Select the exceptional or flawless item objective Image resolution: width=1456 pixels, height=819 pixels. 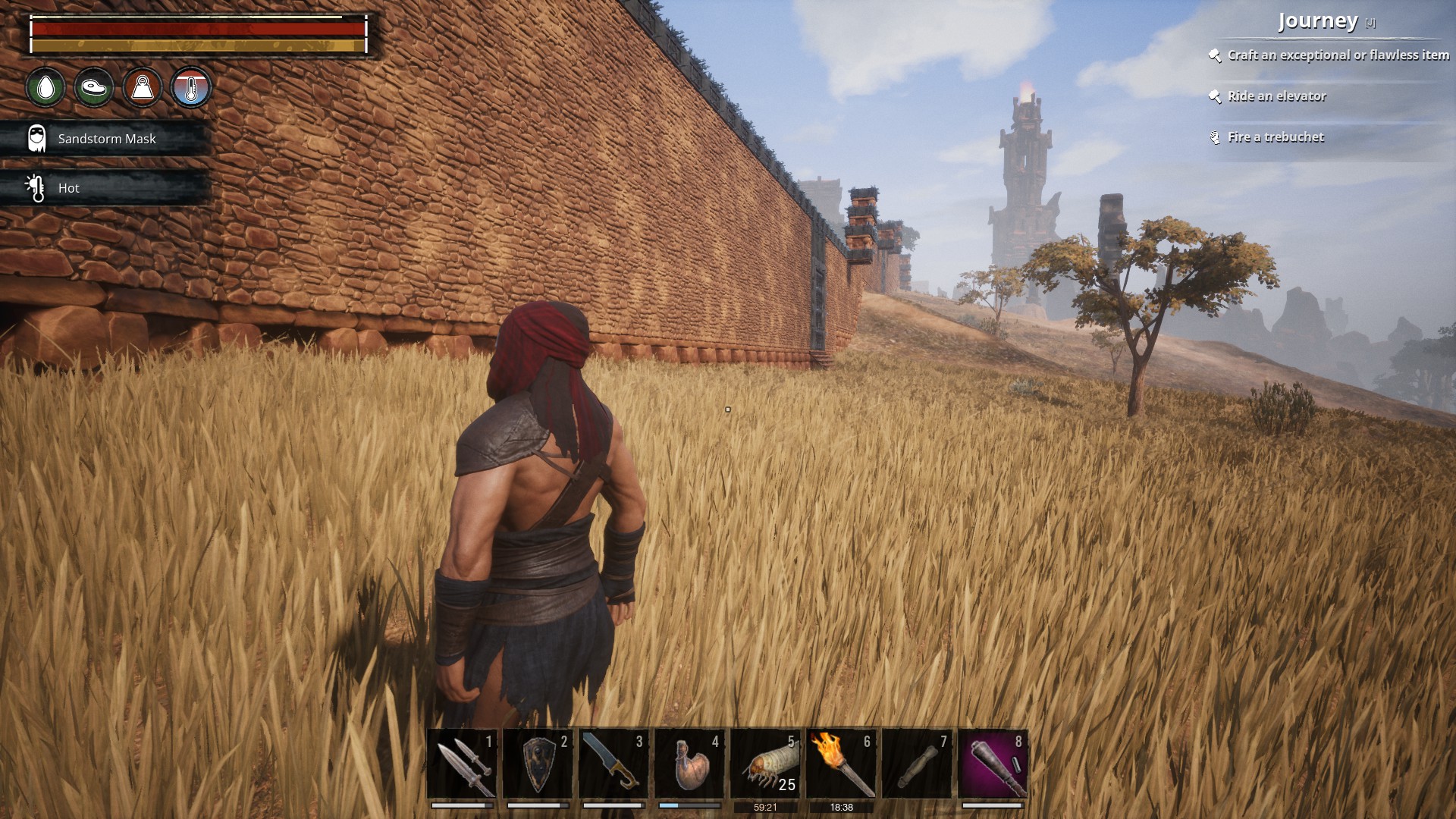(x=1338, y=55)
